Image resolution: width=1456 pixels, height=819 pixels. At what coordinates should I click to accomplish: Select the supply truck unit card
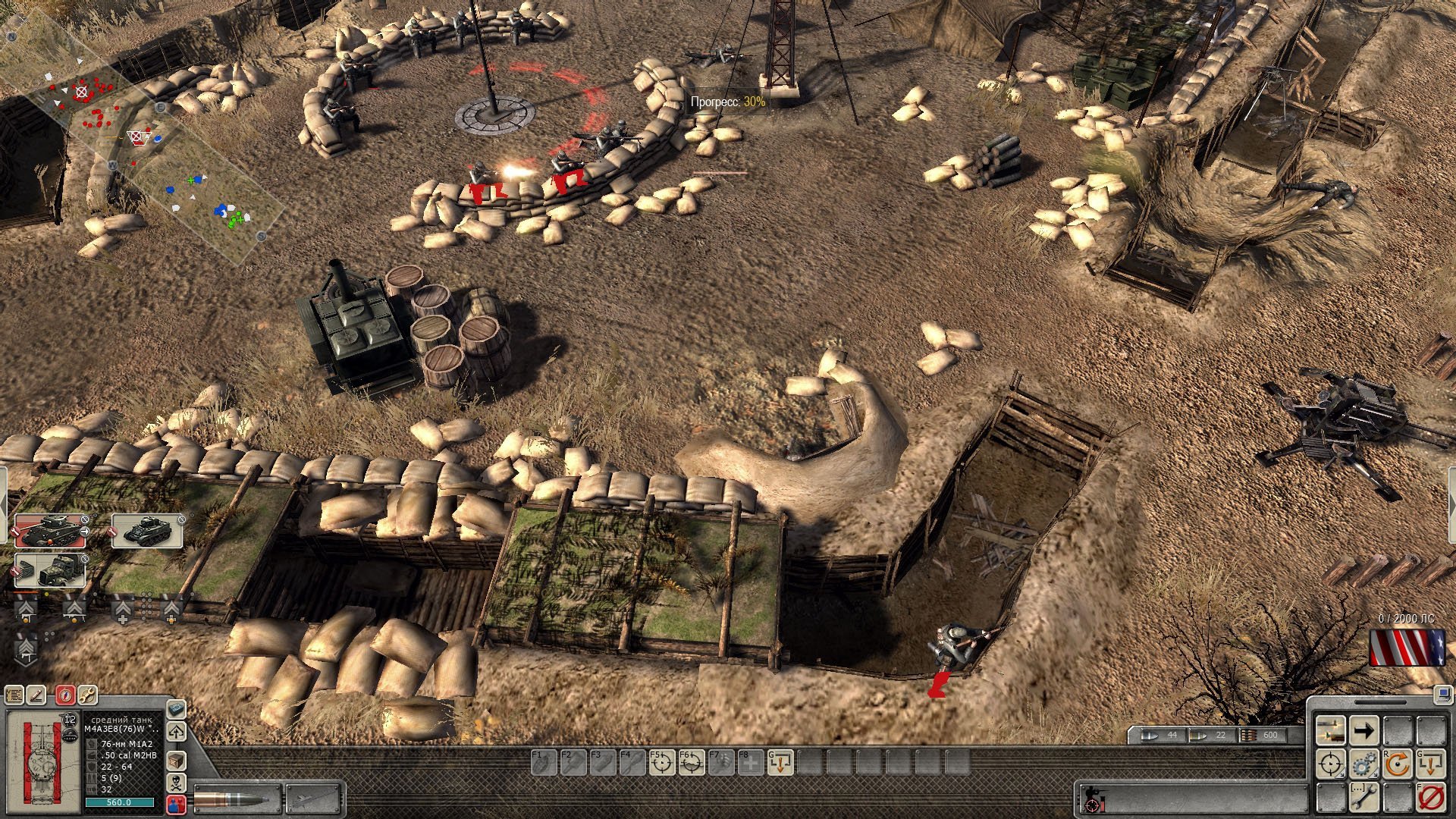pos(50,570)
